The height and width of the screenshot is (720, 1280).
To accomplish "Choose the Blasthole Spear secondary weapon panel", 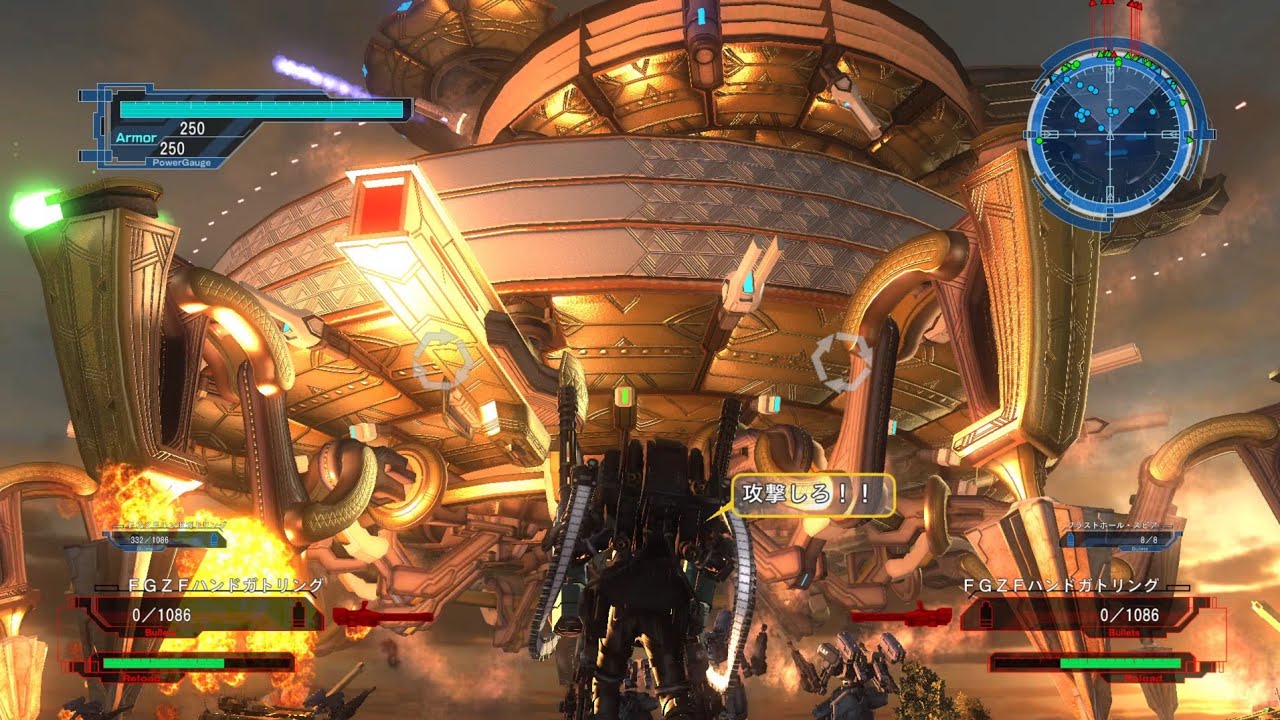I will point(1120,538).
